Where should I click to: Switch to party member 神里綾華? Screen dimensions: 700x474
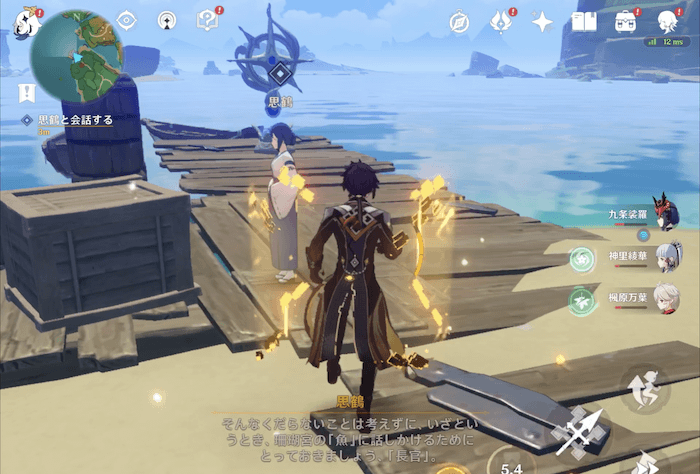[x=664, y=257]
